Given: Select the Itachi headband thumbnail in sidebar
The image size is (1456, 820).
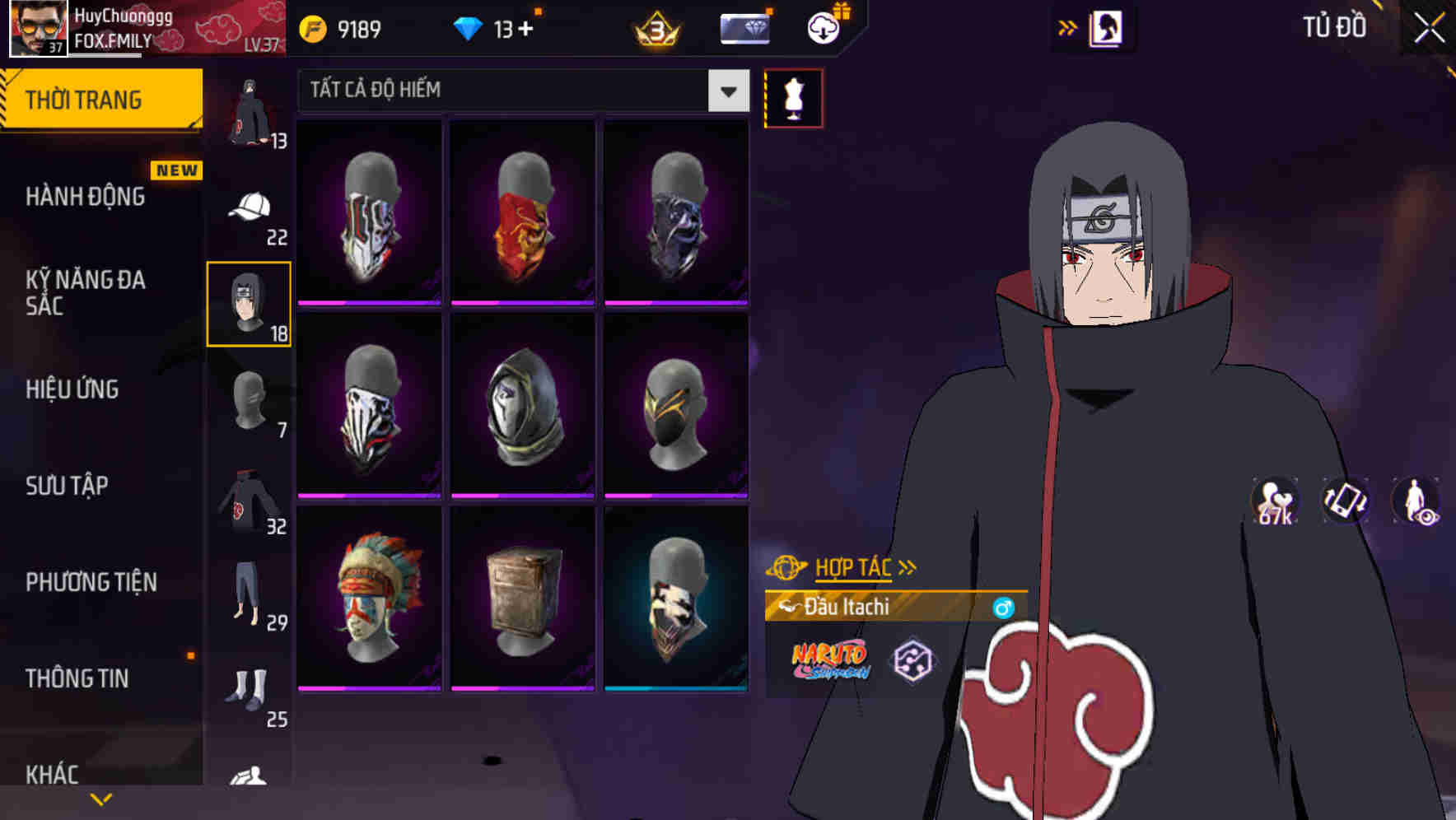Looking at the screenshot, I should [x=249, y=305].
